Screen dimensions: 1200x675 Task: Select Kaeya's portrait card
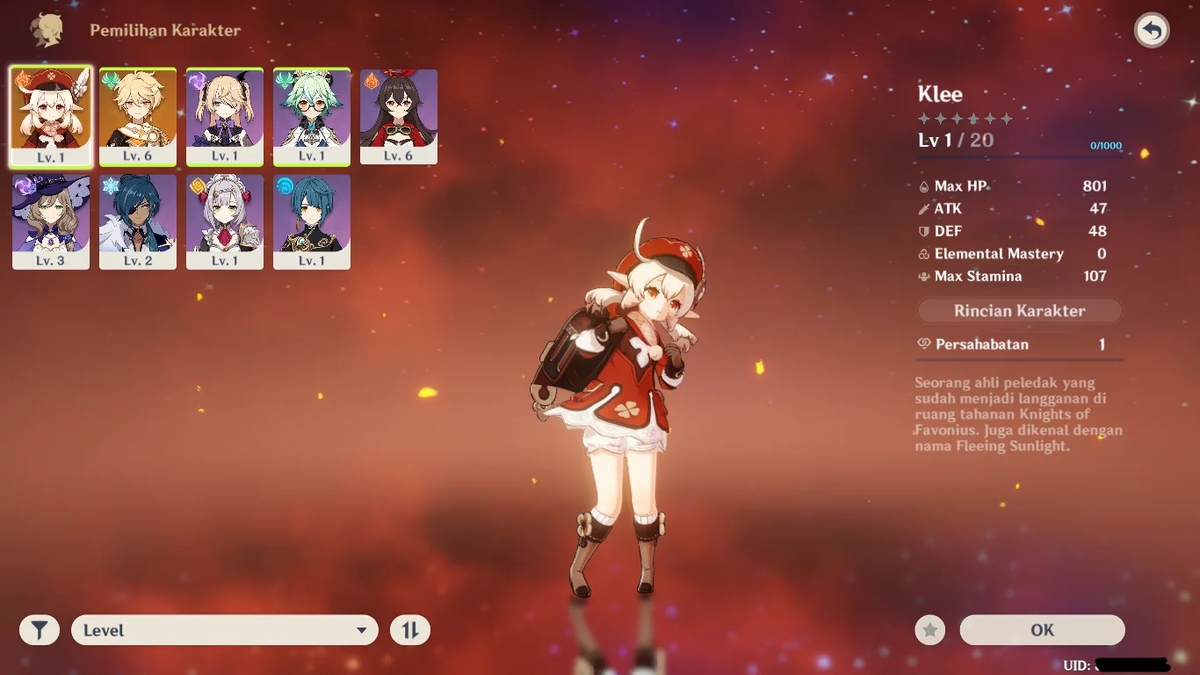(x=138, y=221)
